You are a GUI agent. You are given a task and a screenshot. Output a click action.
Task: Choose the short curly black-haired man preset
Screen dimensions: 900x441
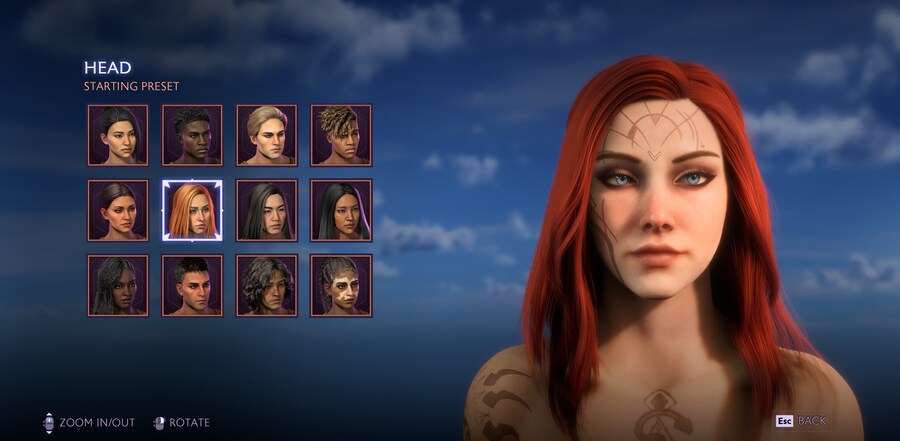(x=192, y=135)
